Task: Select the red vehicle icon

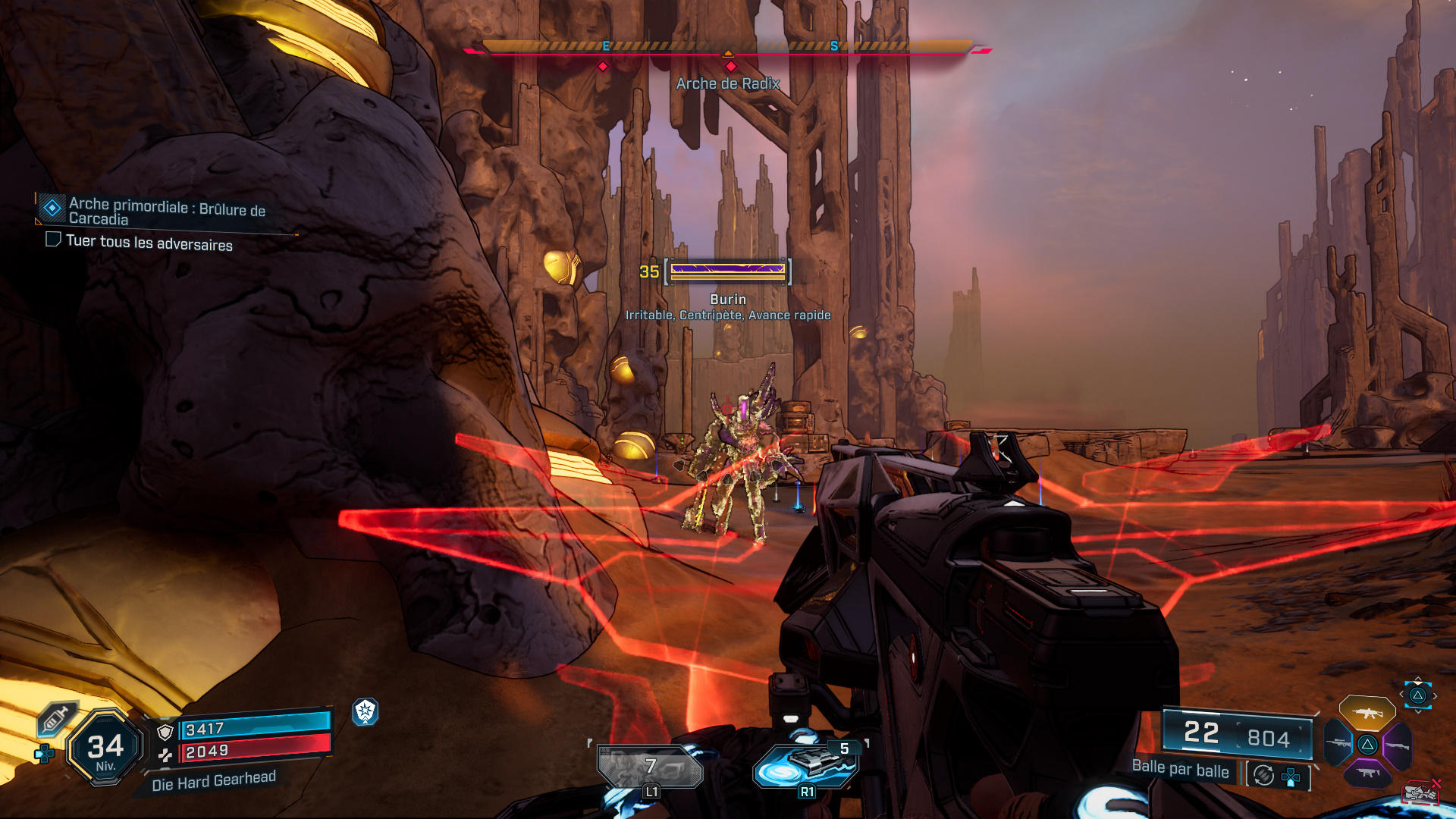Action: [x=1420, y=793]
